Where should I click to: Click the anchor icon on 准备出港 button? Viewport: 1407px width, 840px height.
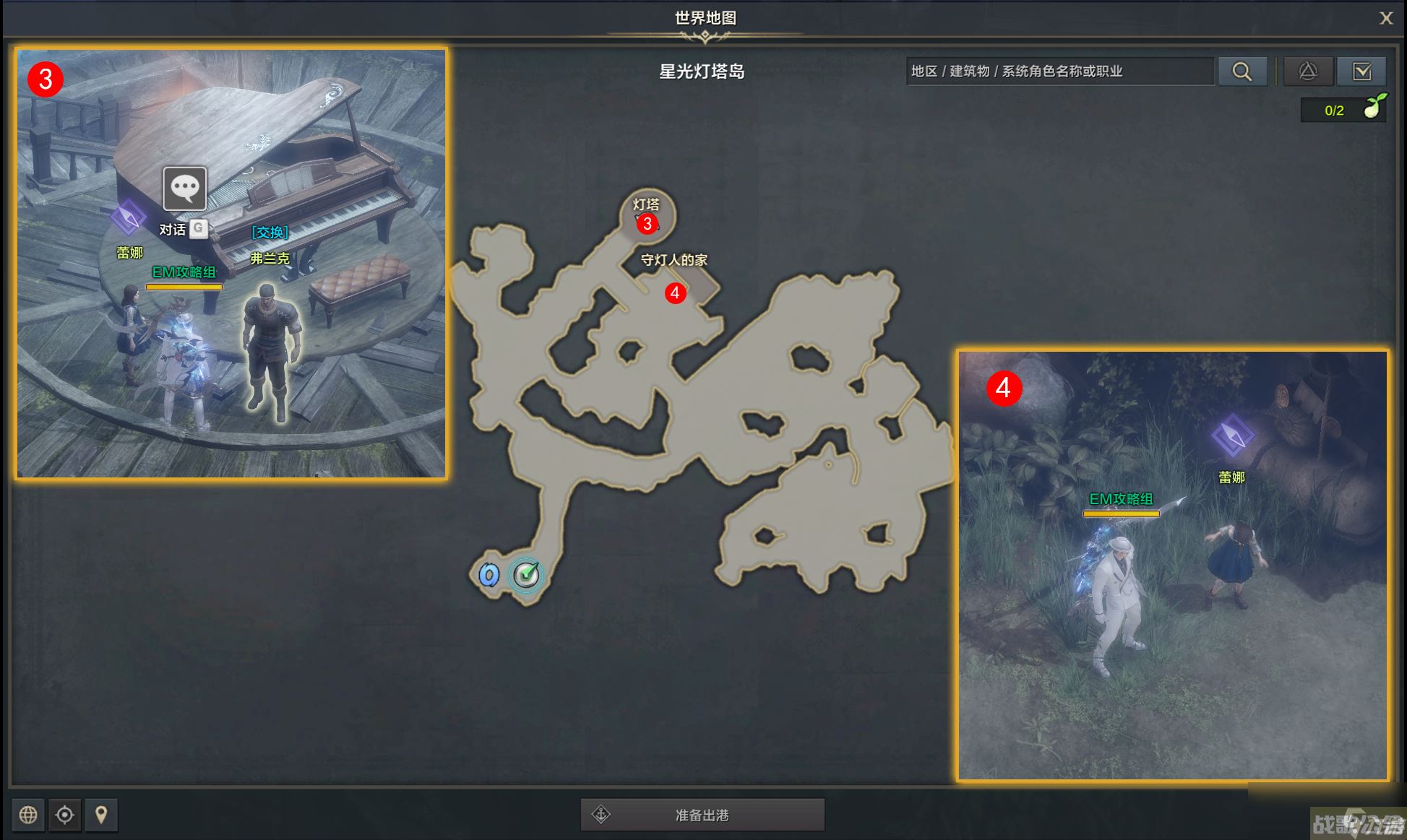click(602, 814)
